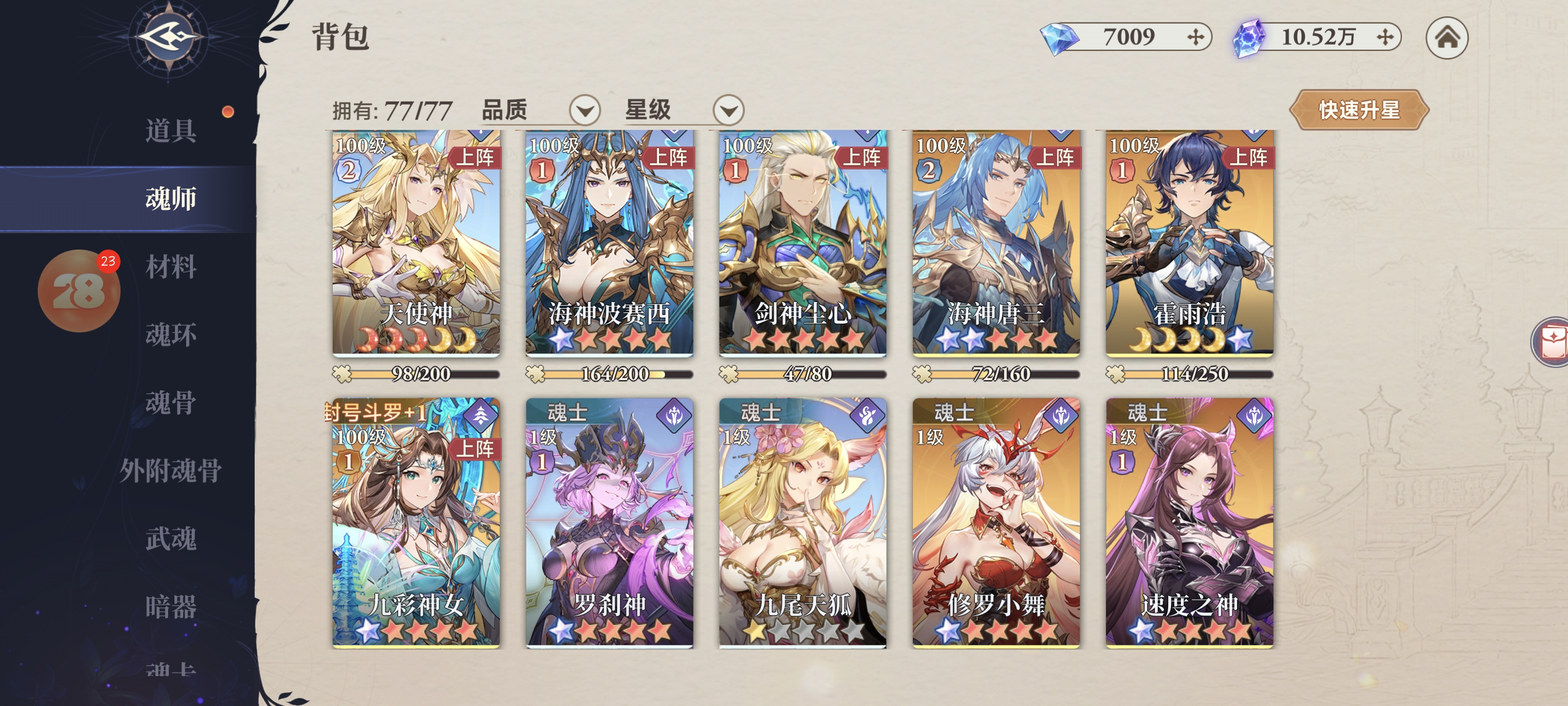This screenshot has height=706, width=1568.
Task: Open the 品质 quality filter dropdown
Action: point(585,110)
